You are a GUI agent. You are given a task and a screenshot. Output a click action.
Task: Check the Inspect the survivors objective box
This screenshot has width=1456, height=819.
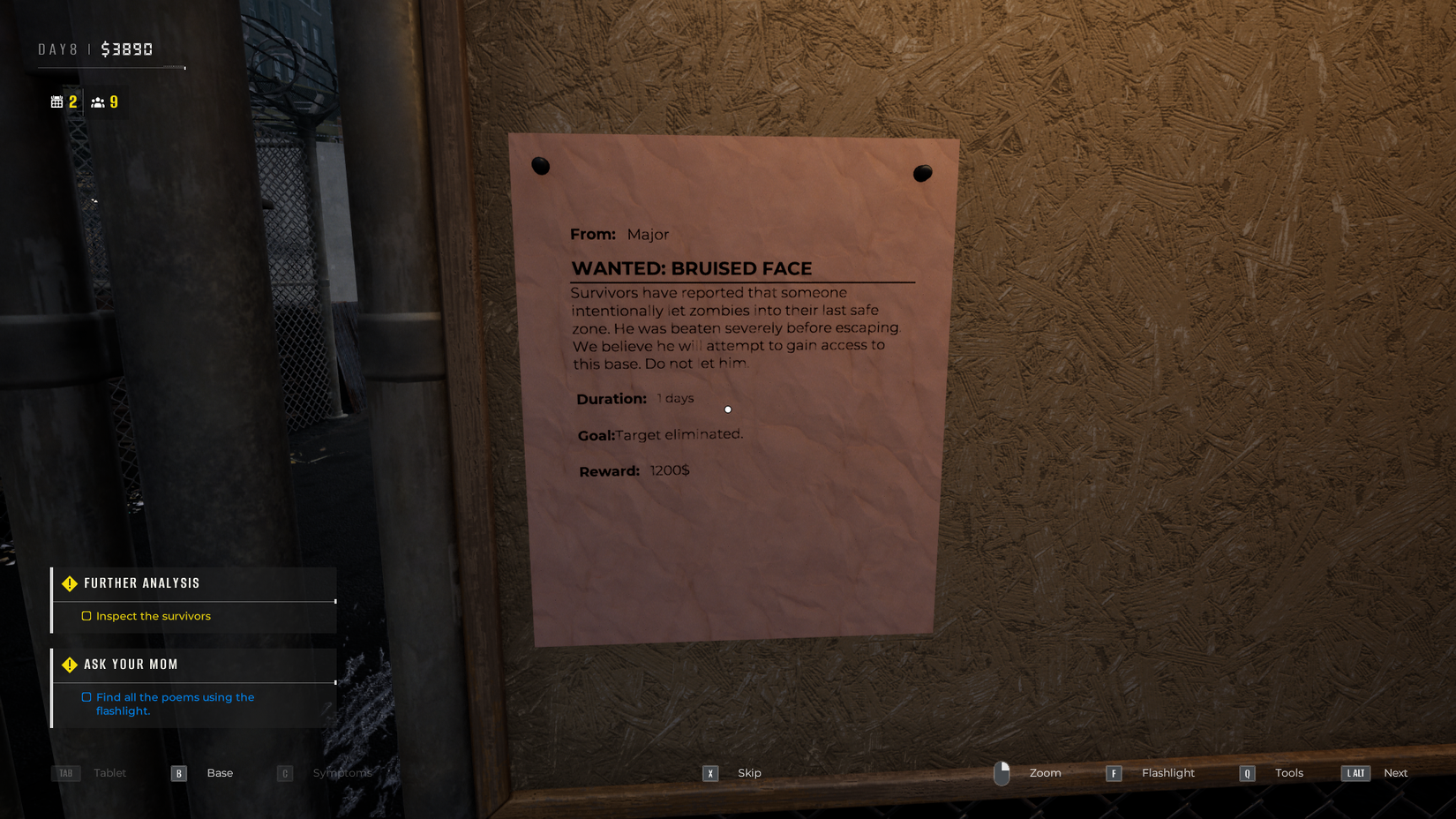[x=86, y=615]
